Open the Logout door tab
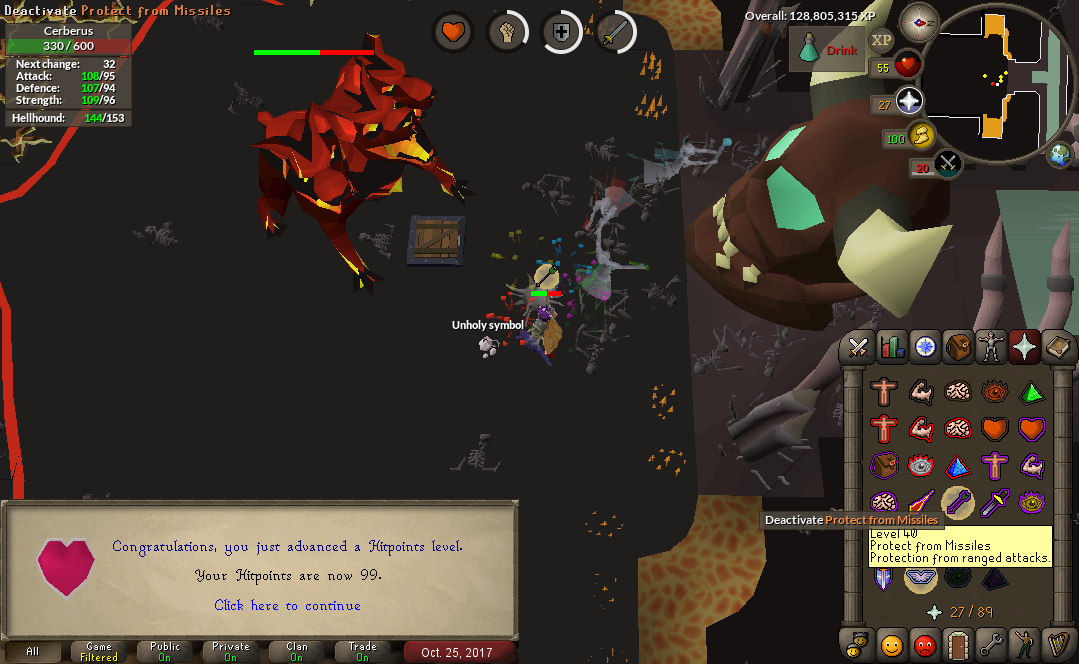 (958, 643)
